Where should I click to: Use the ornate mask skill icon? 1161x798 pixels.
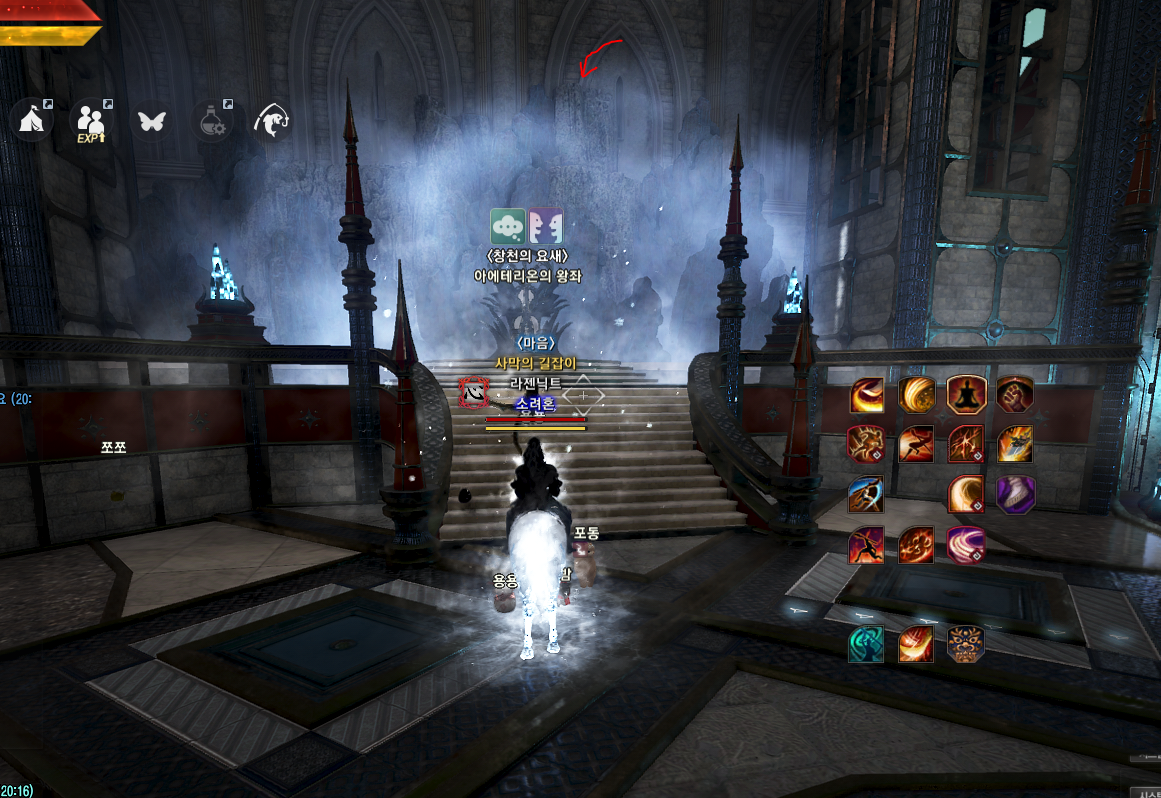pyautogui.click(x=966, y=643)
